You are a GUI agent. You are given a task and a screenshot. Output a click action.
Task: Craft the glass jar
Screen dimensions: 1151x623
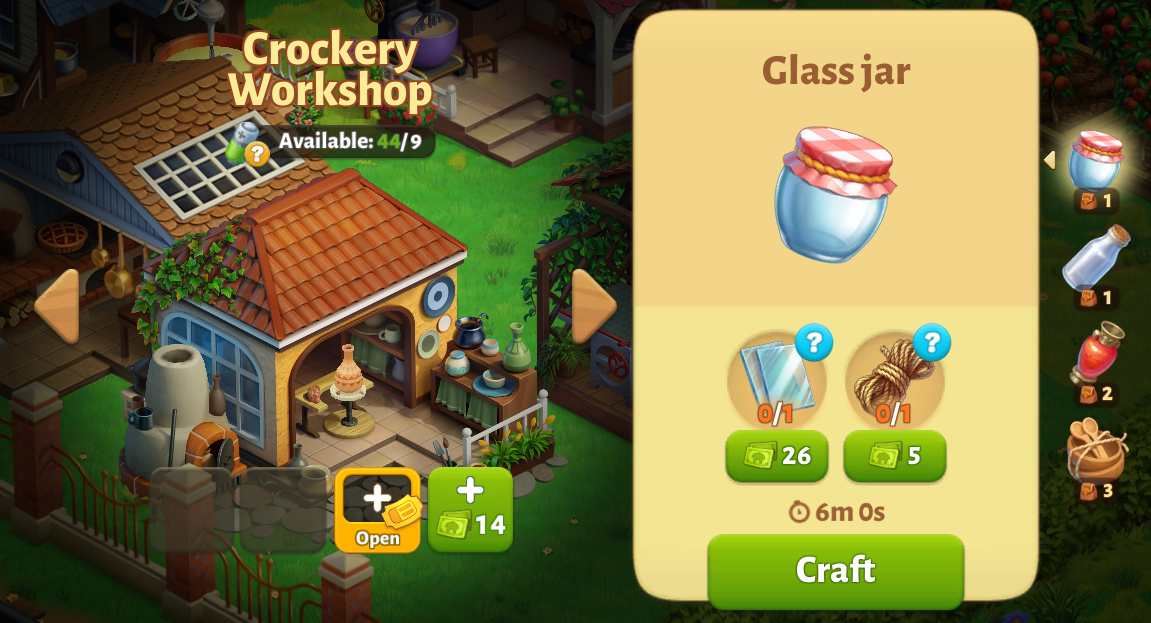(835, 570)
